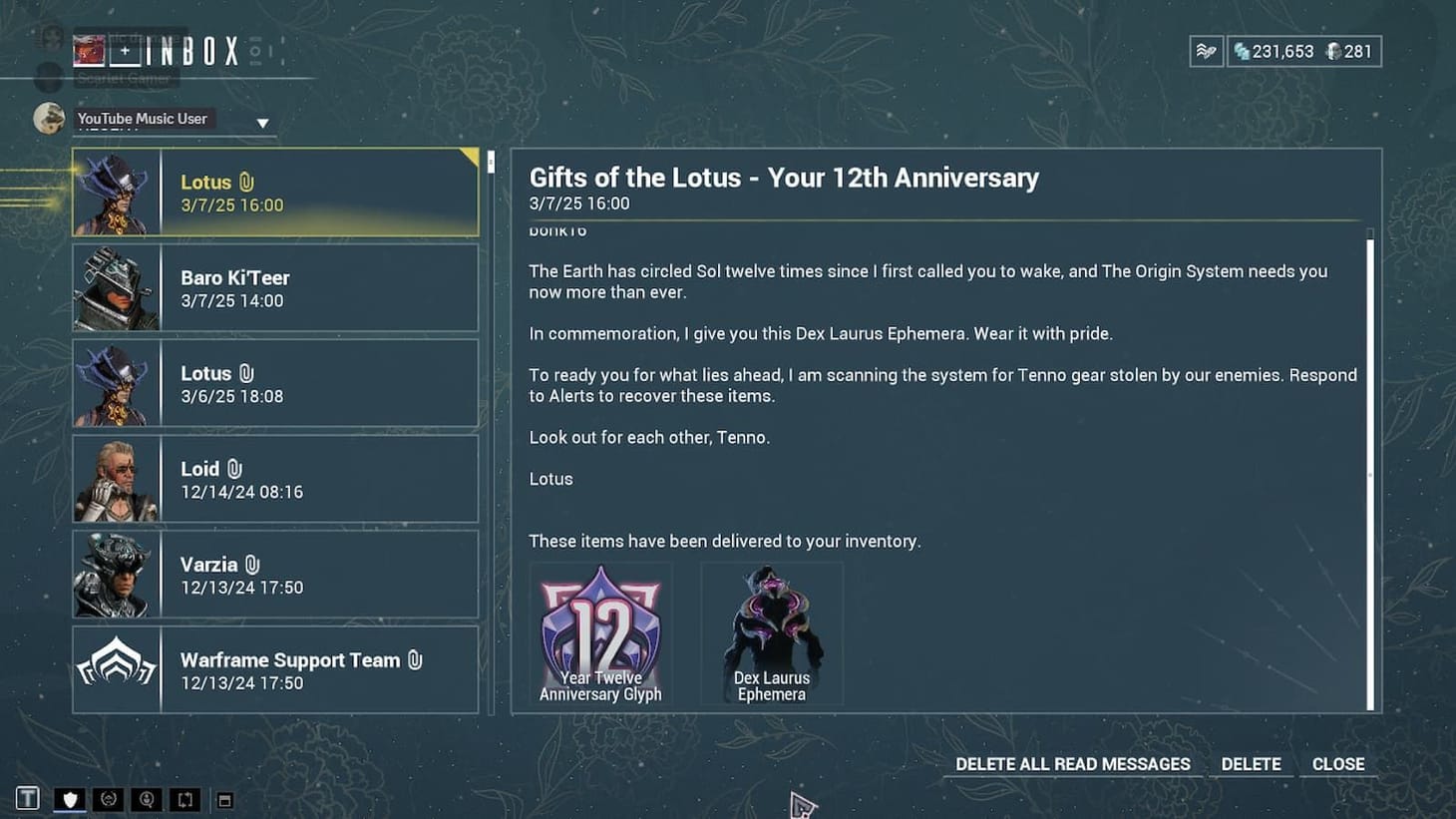Click the circular emblem chat icon
This screenshot has width=1456, height=819.
tap(108, 798)
